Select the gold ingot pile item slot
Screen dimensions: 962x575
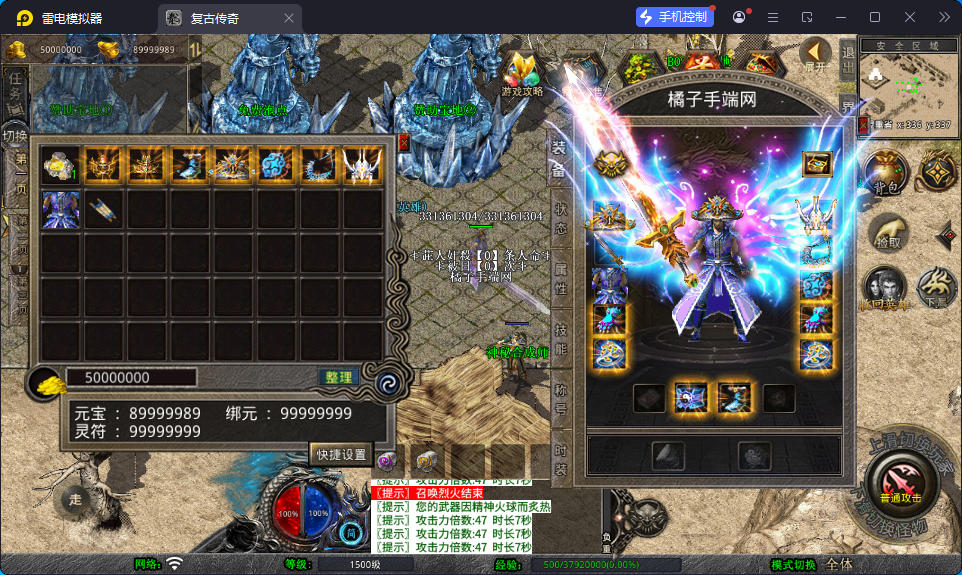click(61, 165)
